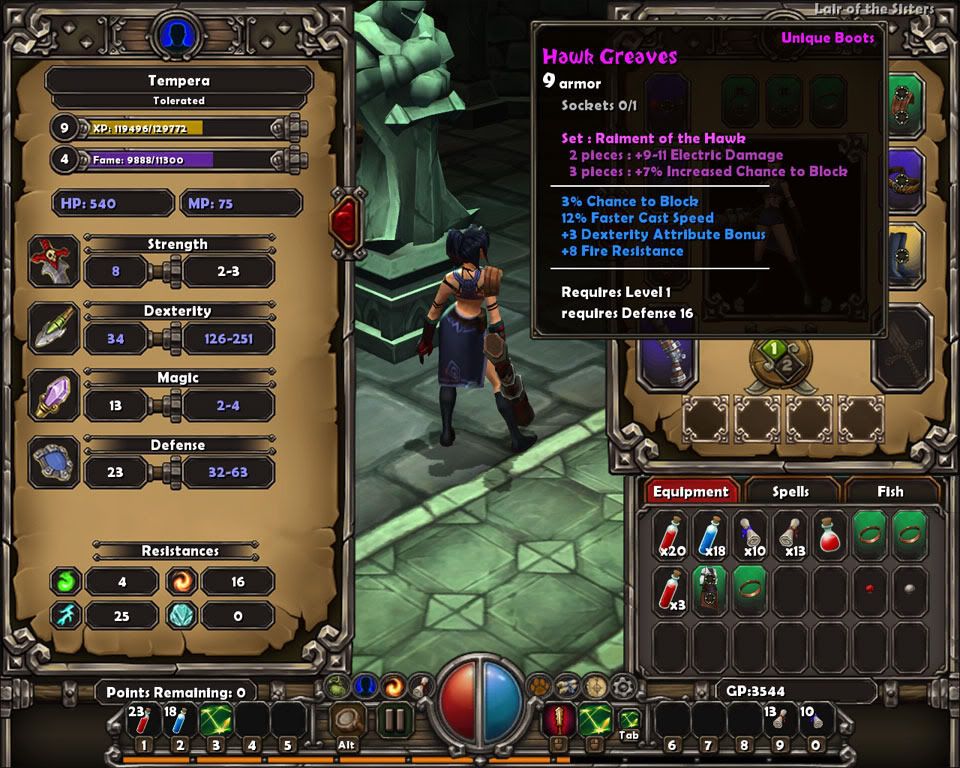960x768 pixels.
Task: Select the Equipment tab
Action: (x=690, y=491)
